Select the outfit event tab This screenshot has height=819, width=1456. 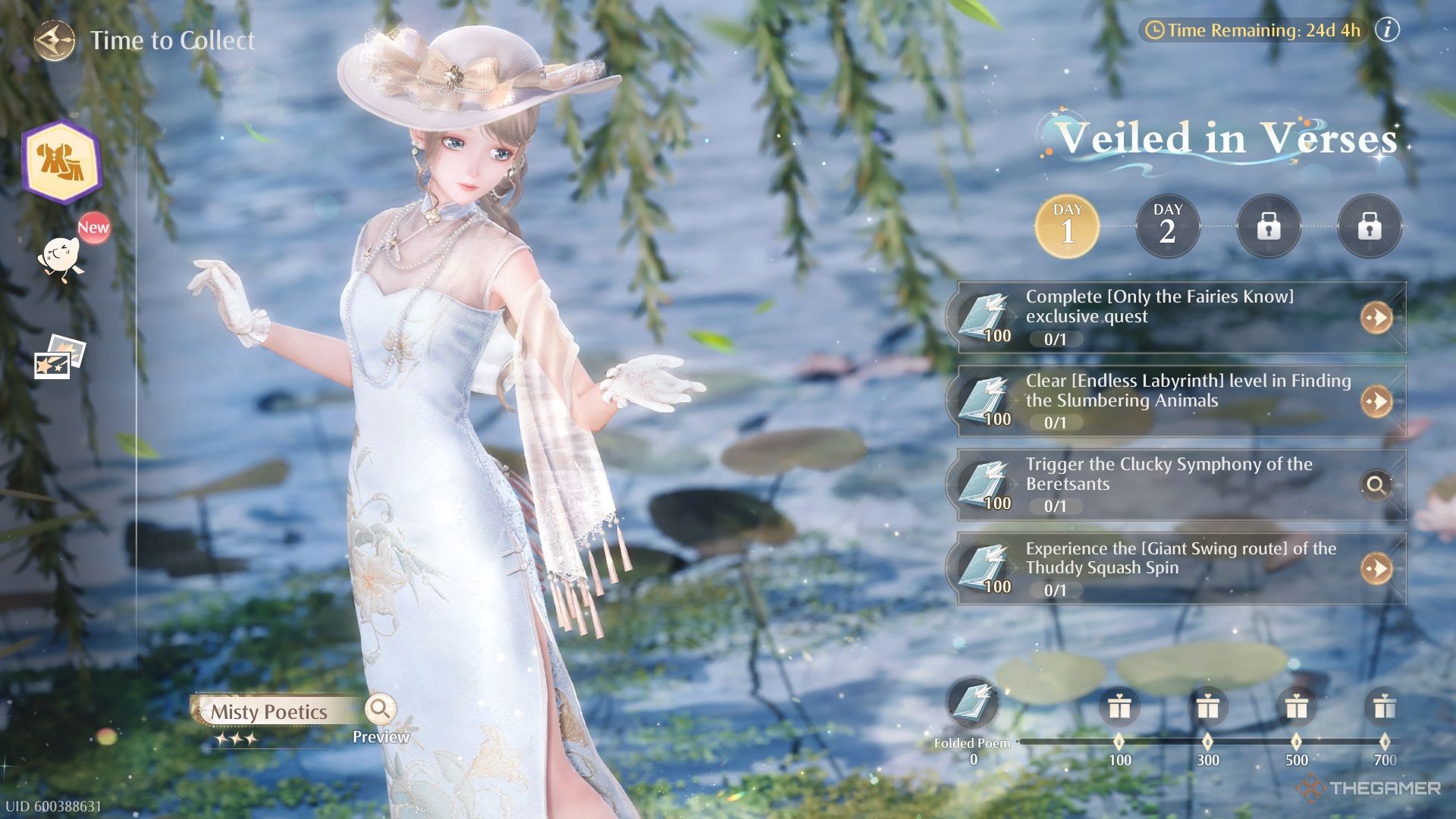61,162
